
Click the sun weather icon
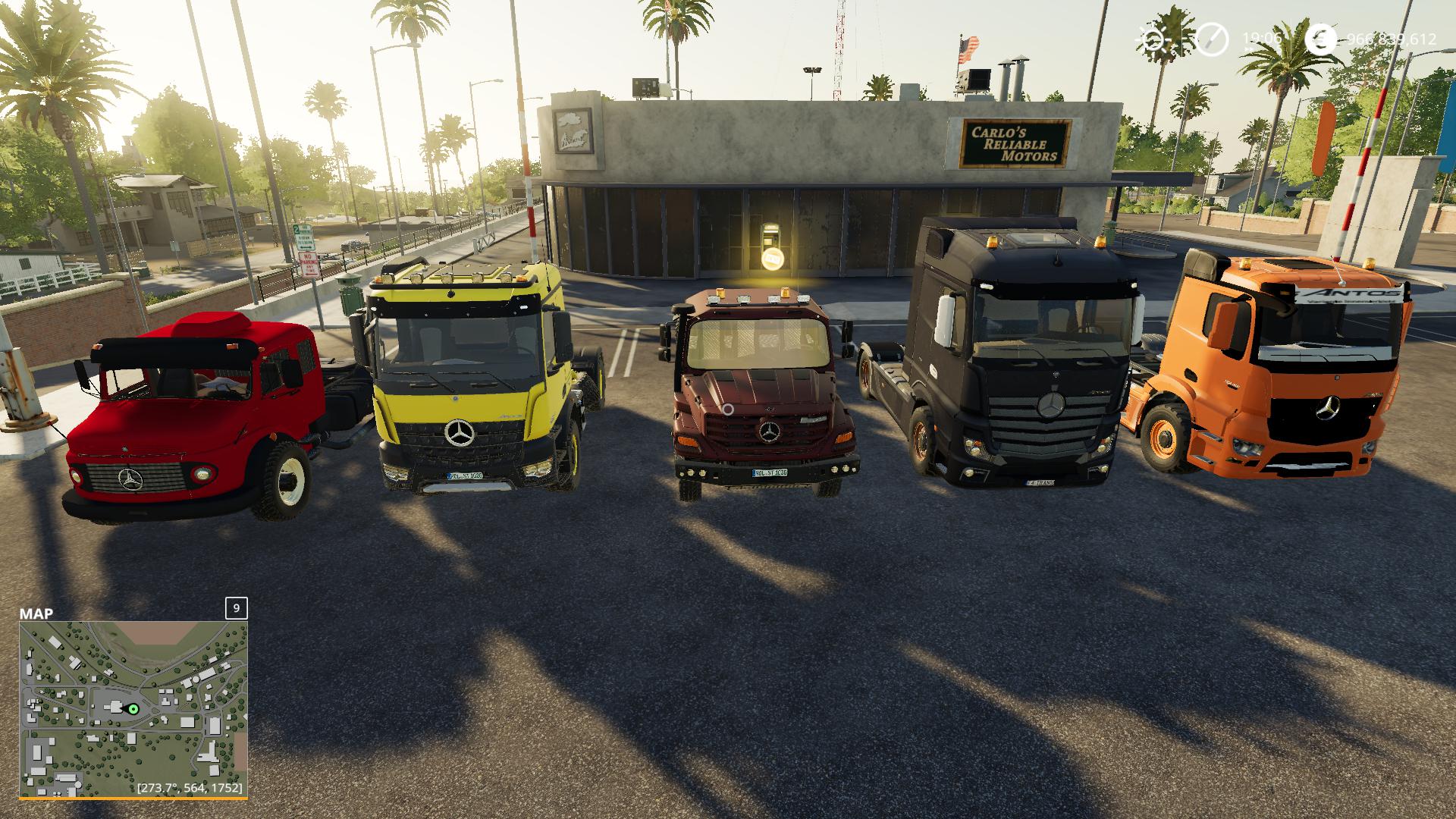click(x=1153, y=39)
